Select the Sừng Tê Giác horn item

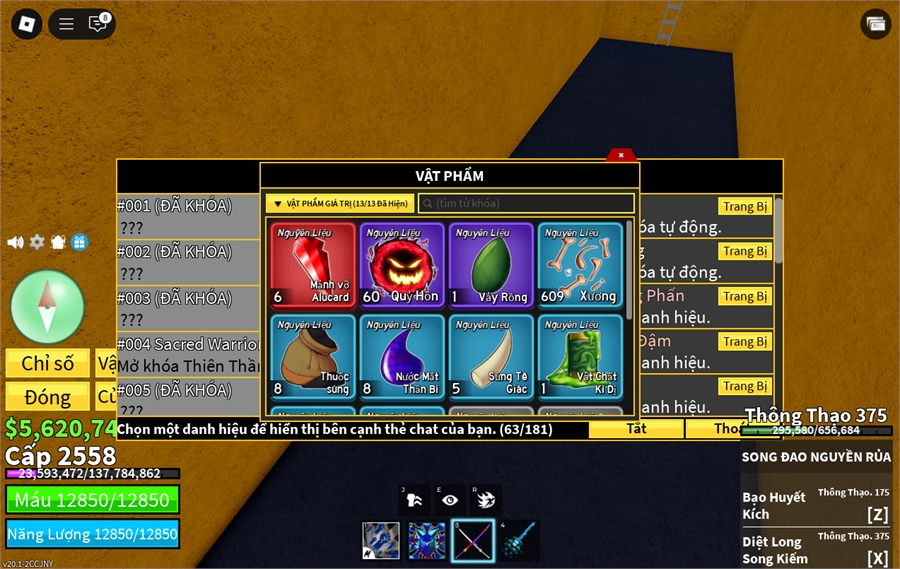click(x=491, y=356)
